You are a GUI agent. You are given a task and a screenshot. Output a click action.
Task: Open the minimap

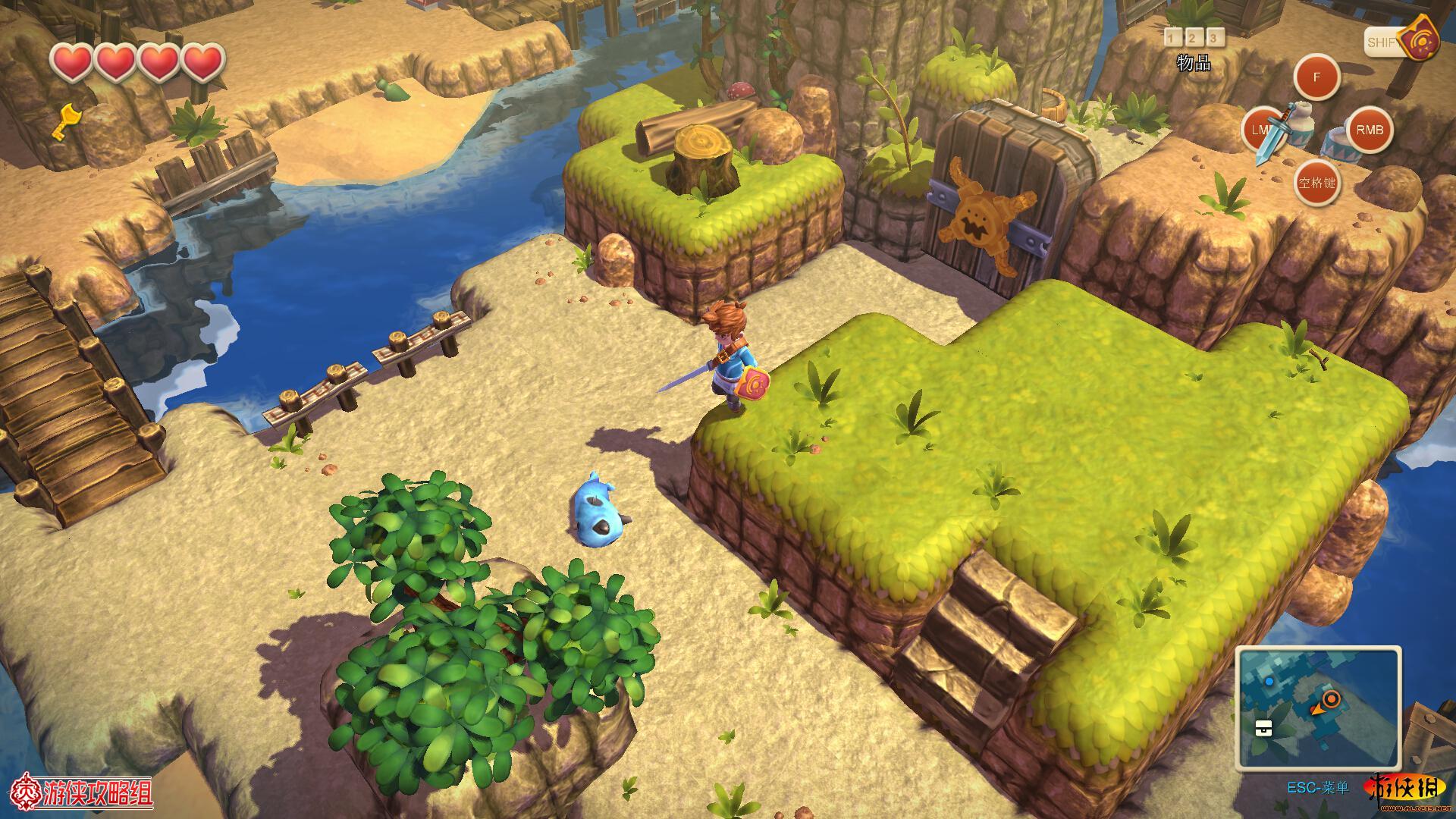coord(1318,708)
